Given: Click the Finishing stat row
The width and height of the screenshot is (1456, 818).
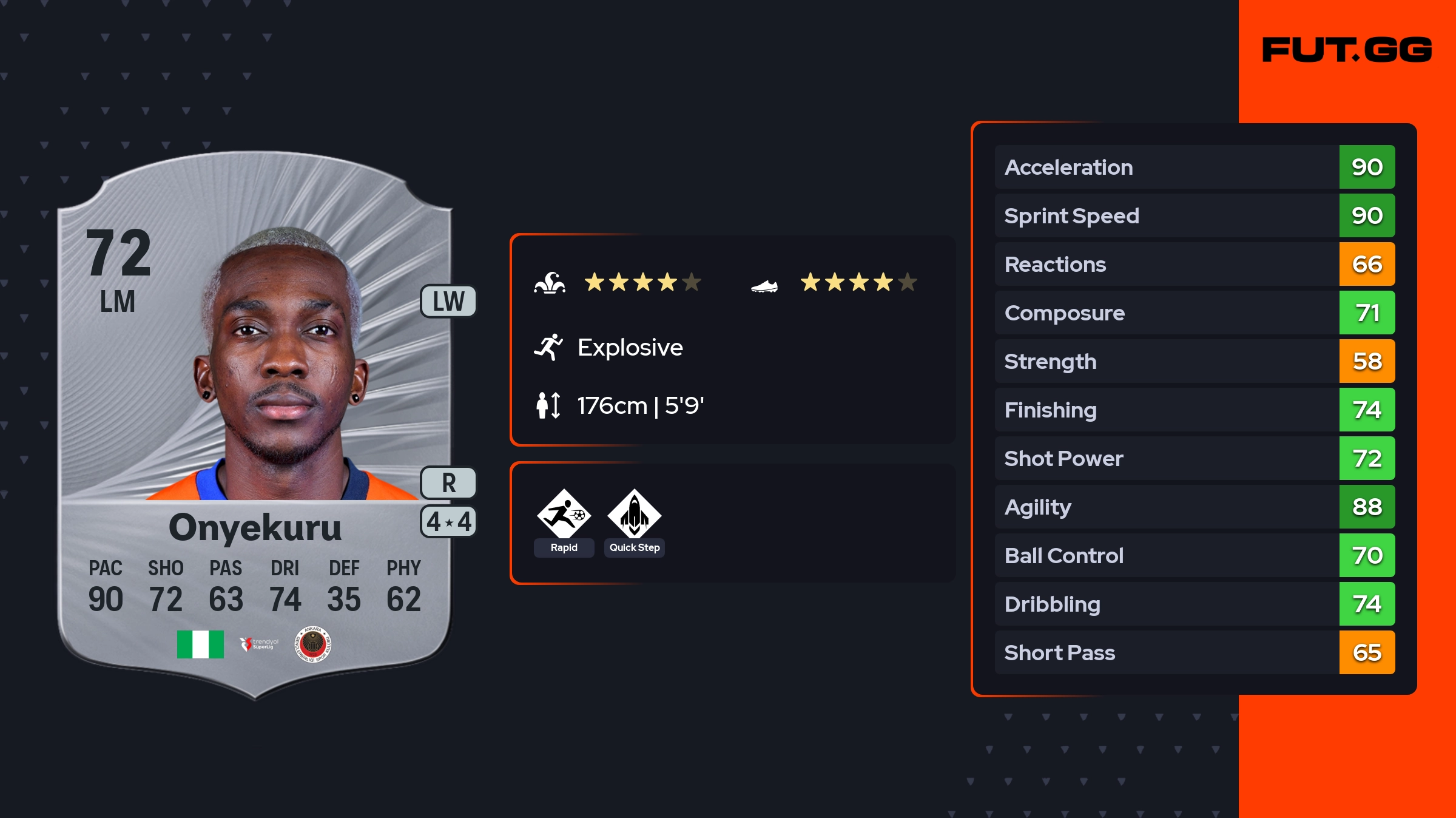Looking at the screenshot, I should pos(1194,410).
